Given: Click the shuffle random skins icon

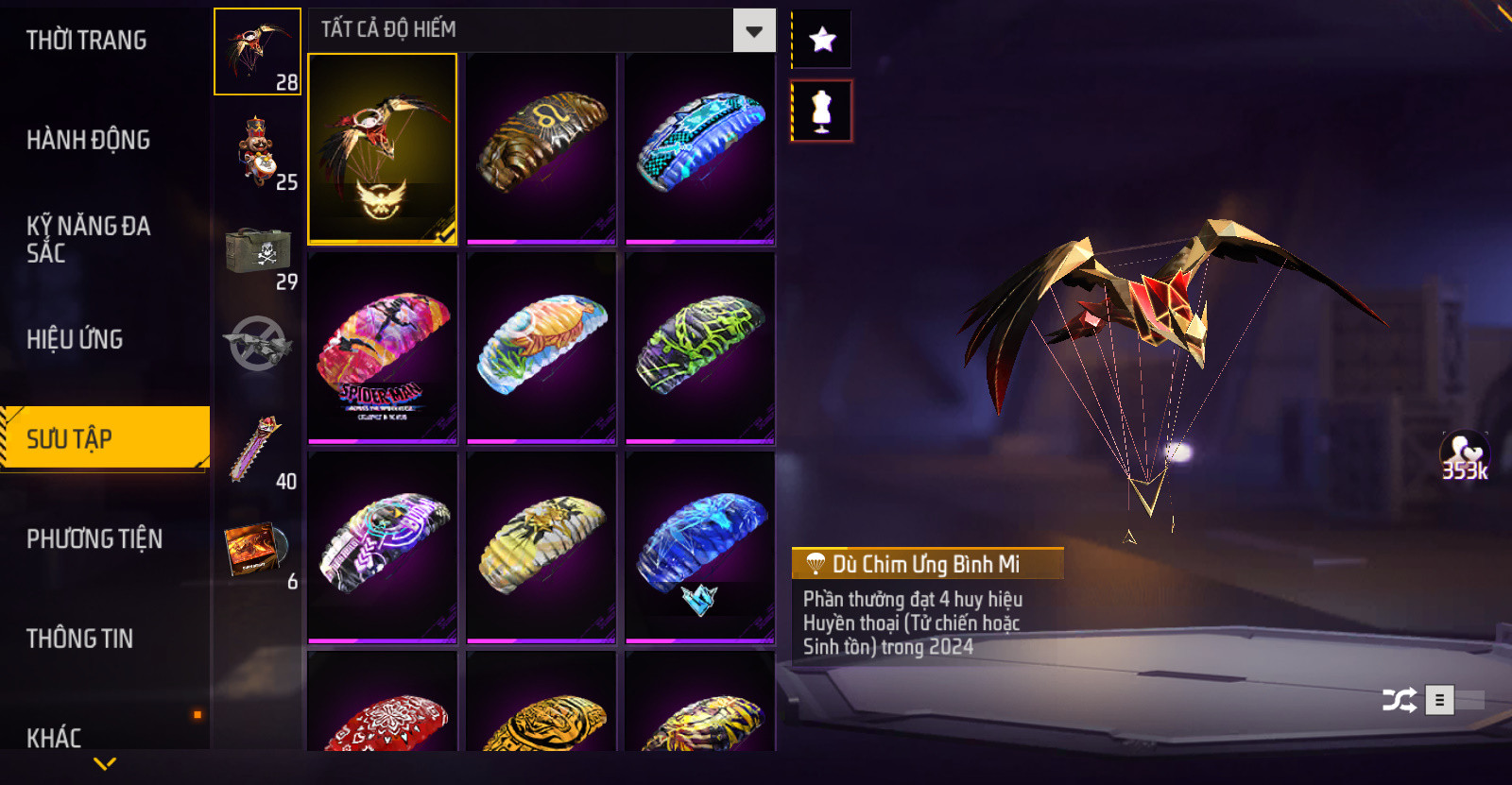Looking at the screenshot, I should pos(1399,700).
